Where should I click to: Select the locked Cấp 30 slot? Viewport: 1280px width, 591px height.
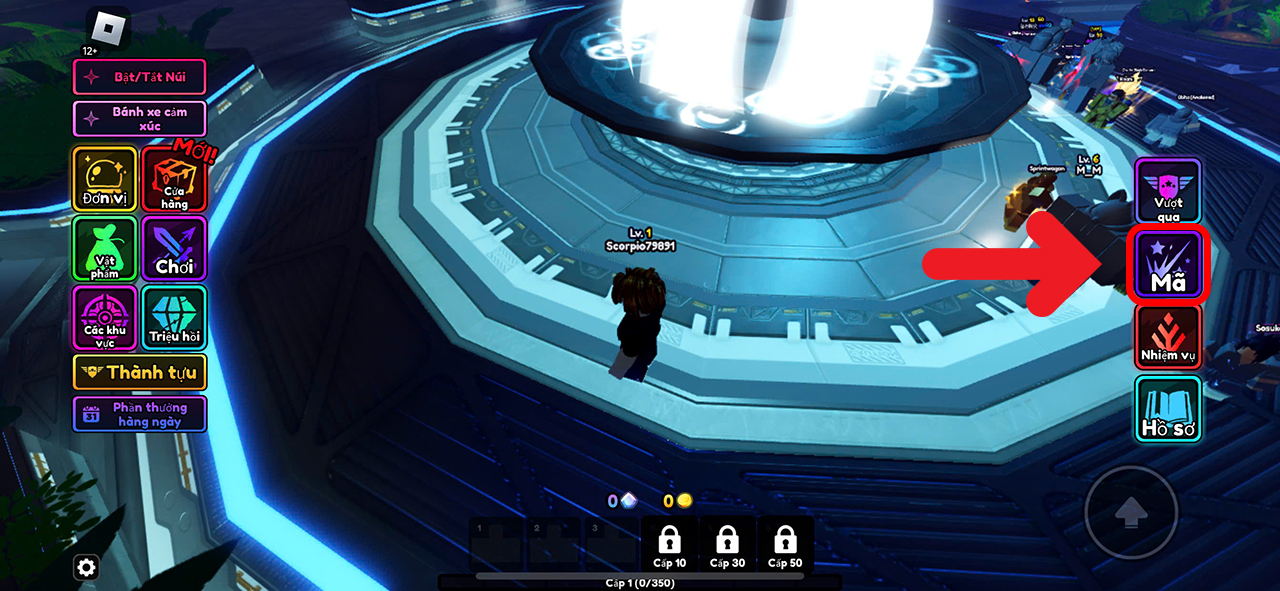tap(727, 544)
